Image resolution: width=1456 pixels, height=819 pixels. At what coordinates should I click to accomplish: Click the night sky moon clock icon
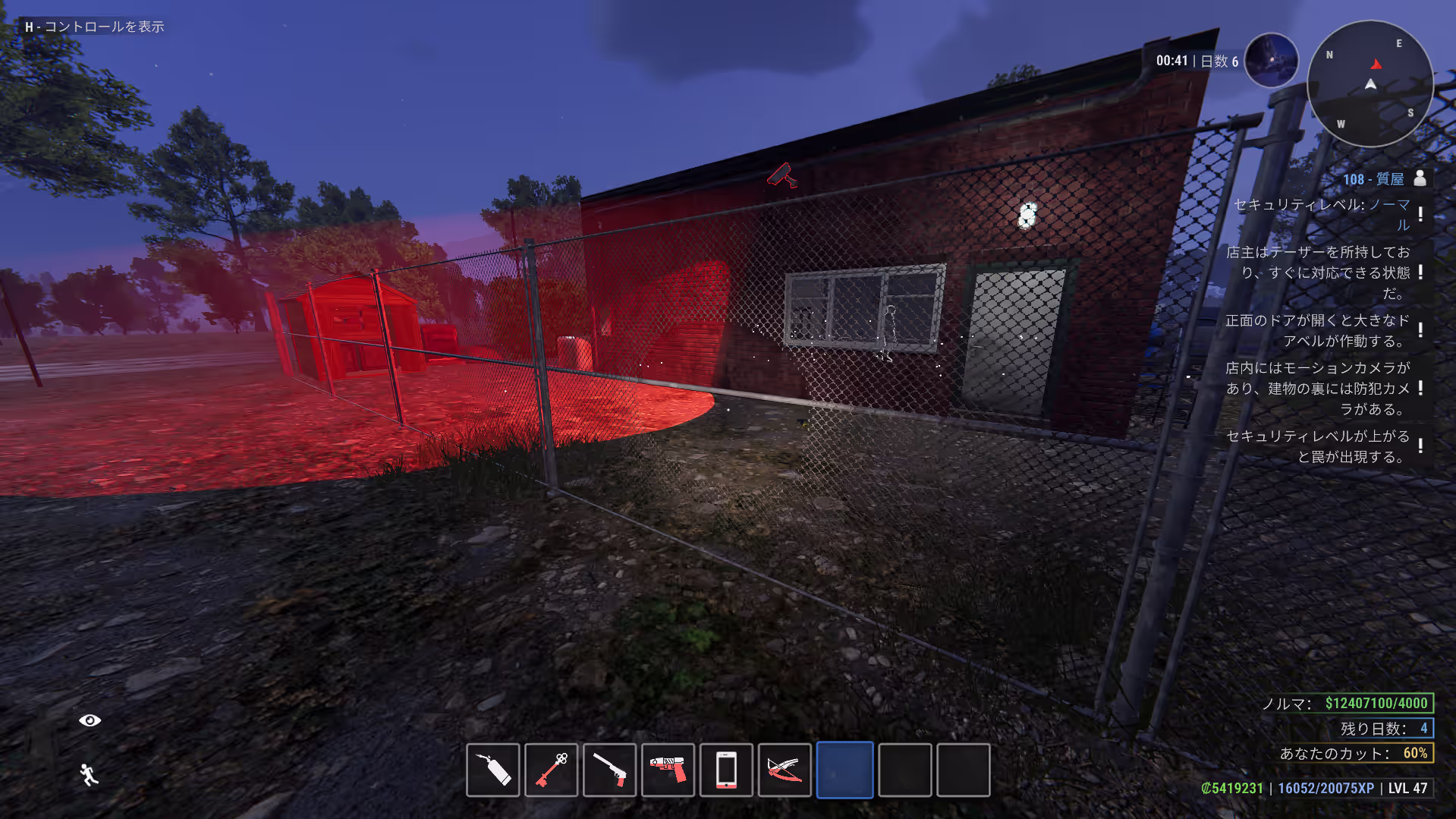(x=1272, y=61)
